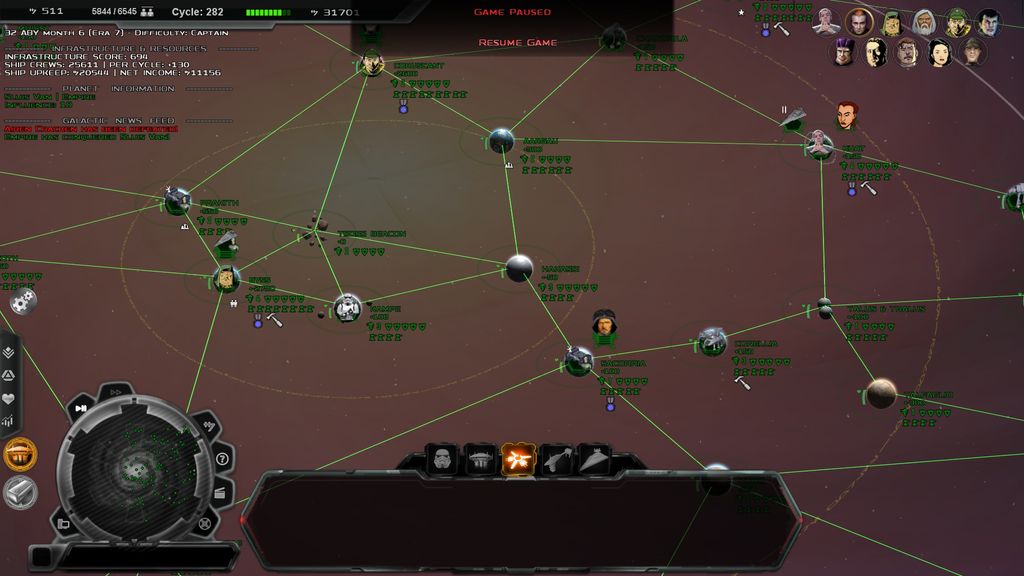Select the white-bearded hero portrait
The width and height of the screenshot is (1024, 576).
[924, 22]
